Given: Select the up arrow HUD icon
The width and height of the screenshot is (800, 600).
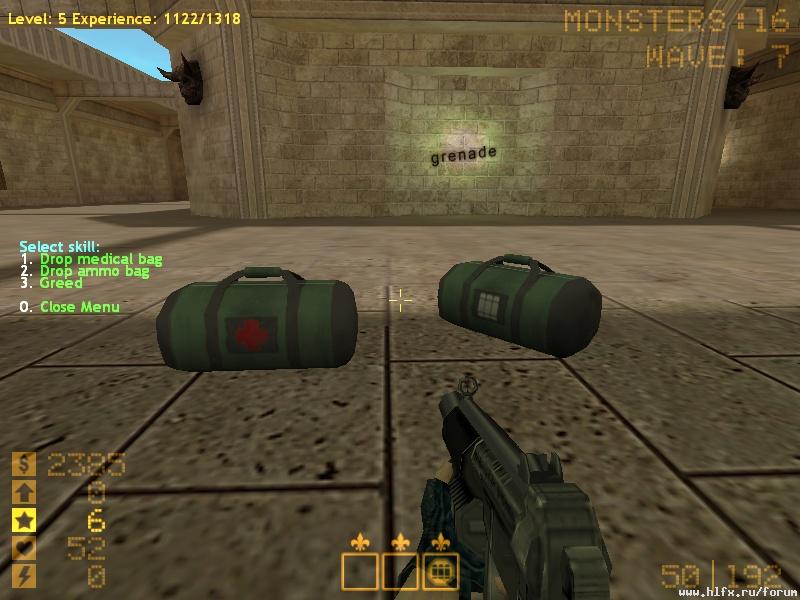Looking at the screenshot, I should click(23, 492).
